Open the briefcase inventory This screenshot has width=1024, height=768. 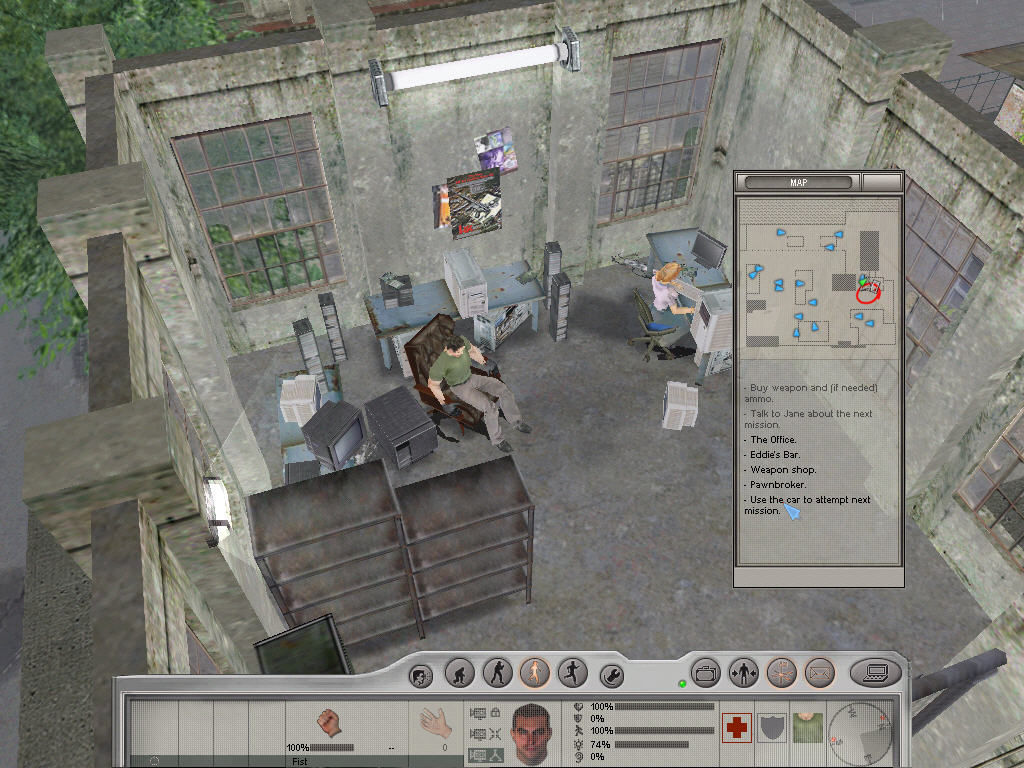(x=707, y=672)
